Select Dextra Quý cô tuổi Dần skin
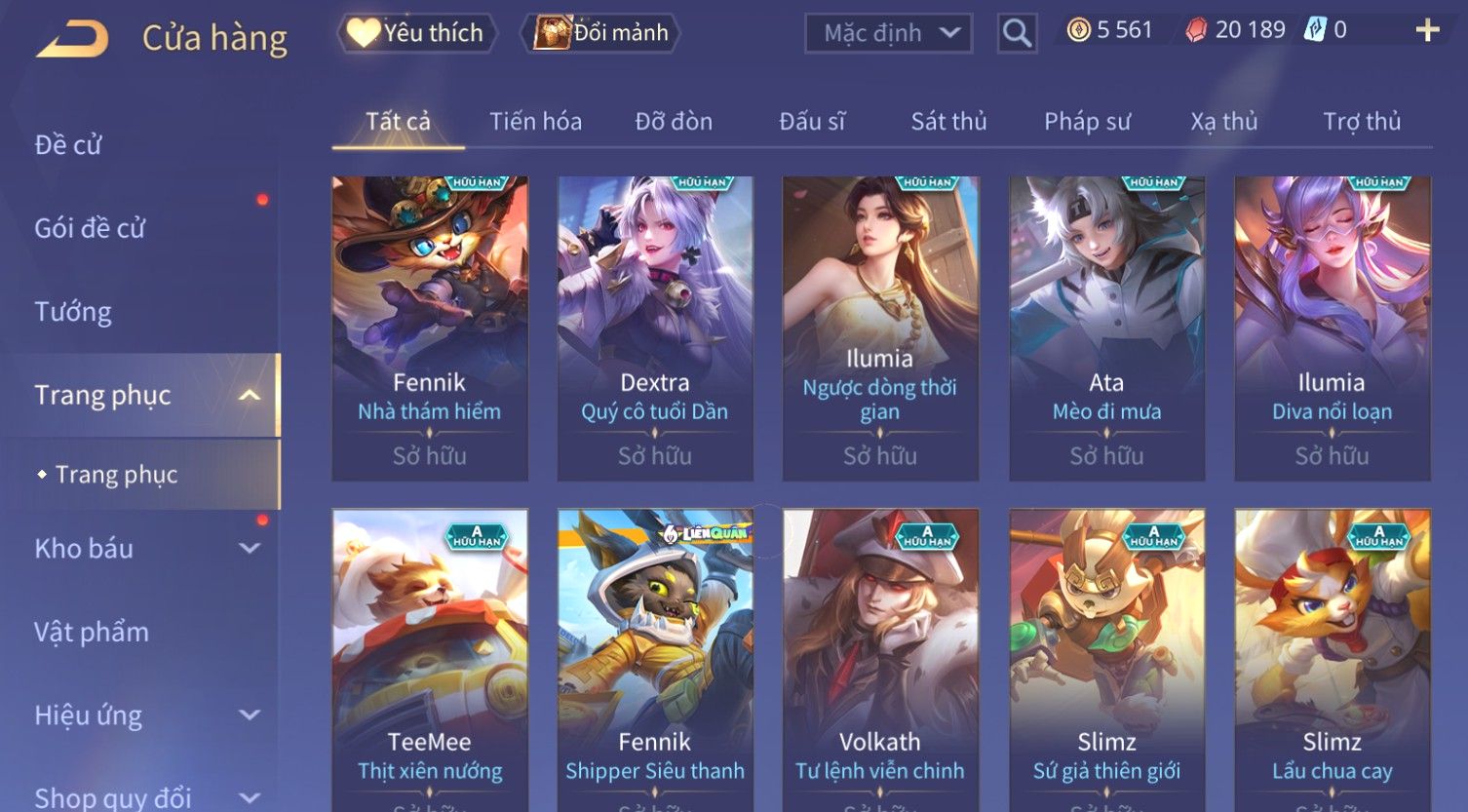The width and height of the screenshot is (1468, 812). 655,328
